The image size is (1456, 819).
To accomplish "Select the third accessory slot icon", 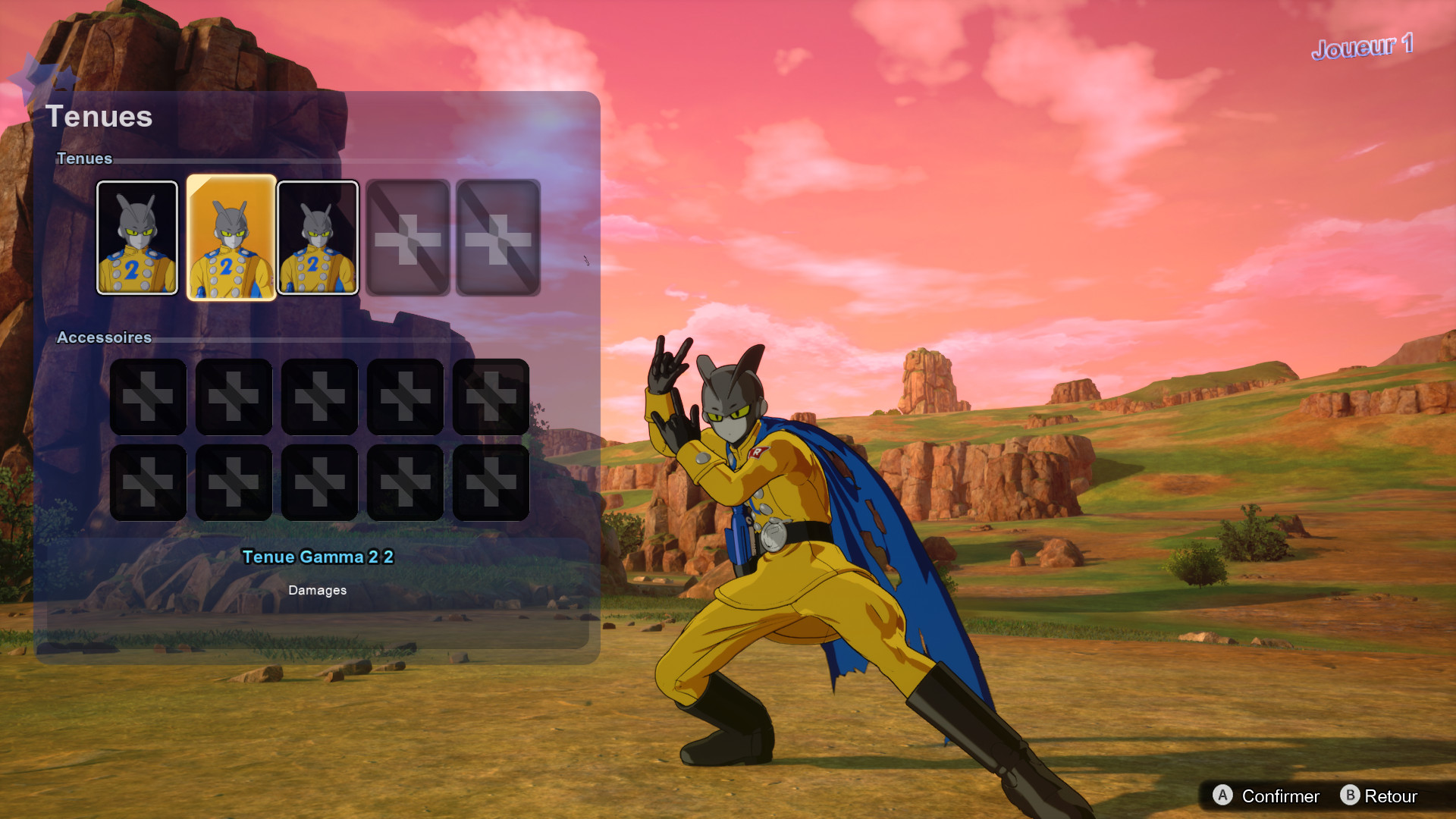I will [x=319, y=395].
